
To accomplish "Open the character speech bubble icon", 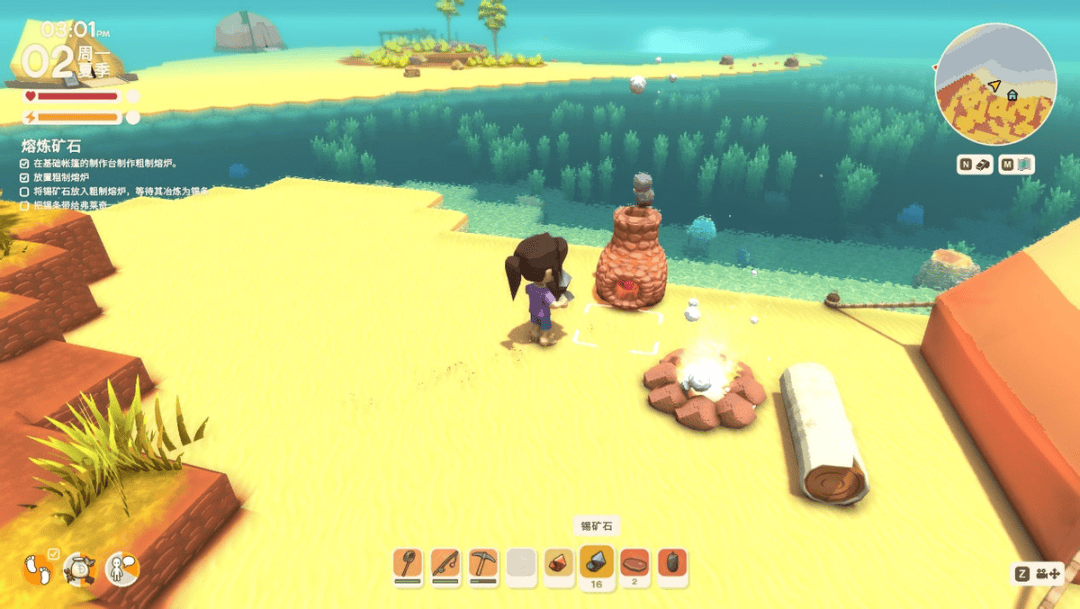I will coord(121,569).
